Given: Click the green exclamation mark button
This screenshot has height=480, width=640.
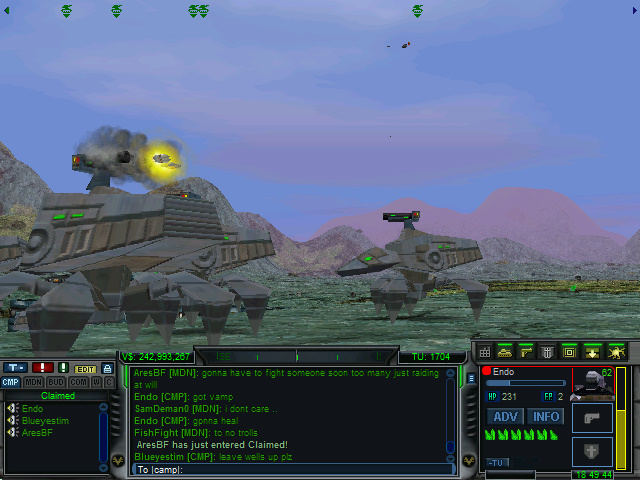Looking at the screenshot, I should coord(63,368).
